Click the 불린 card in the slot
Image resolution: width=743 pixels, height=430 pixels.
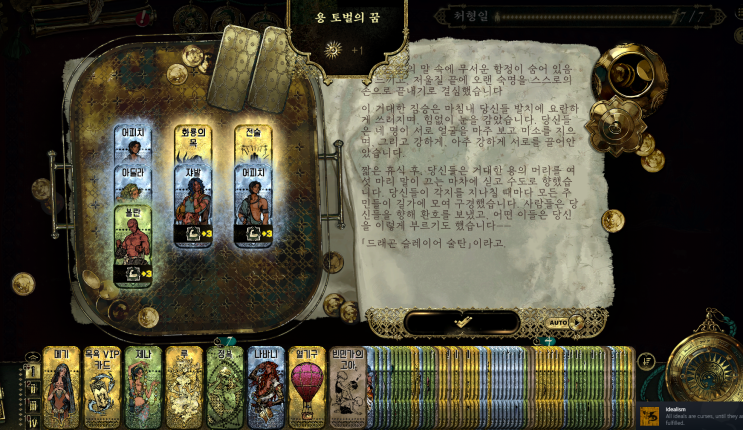(133, 247)
